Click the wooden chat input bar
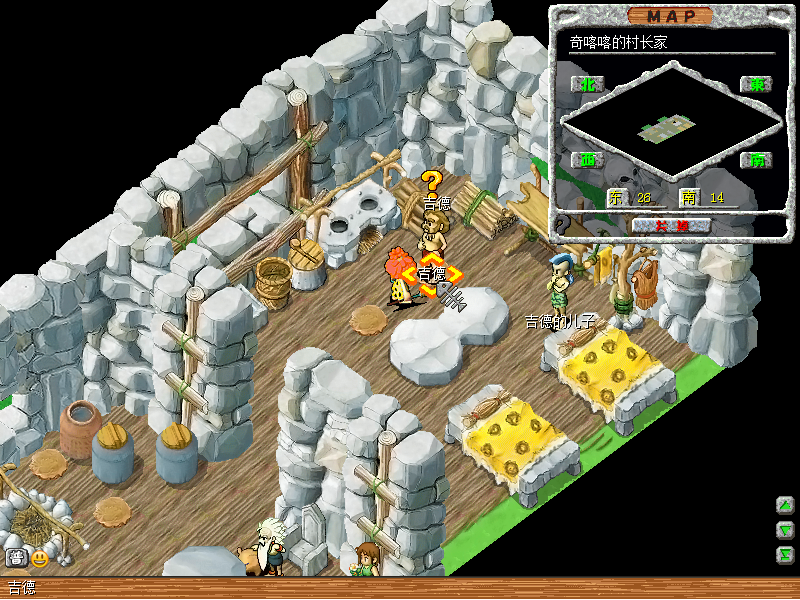The image size is (800, 600). tap(400, 588)
